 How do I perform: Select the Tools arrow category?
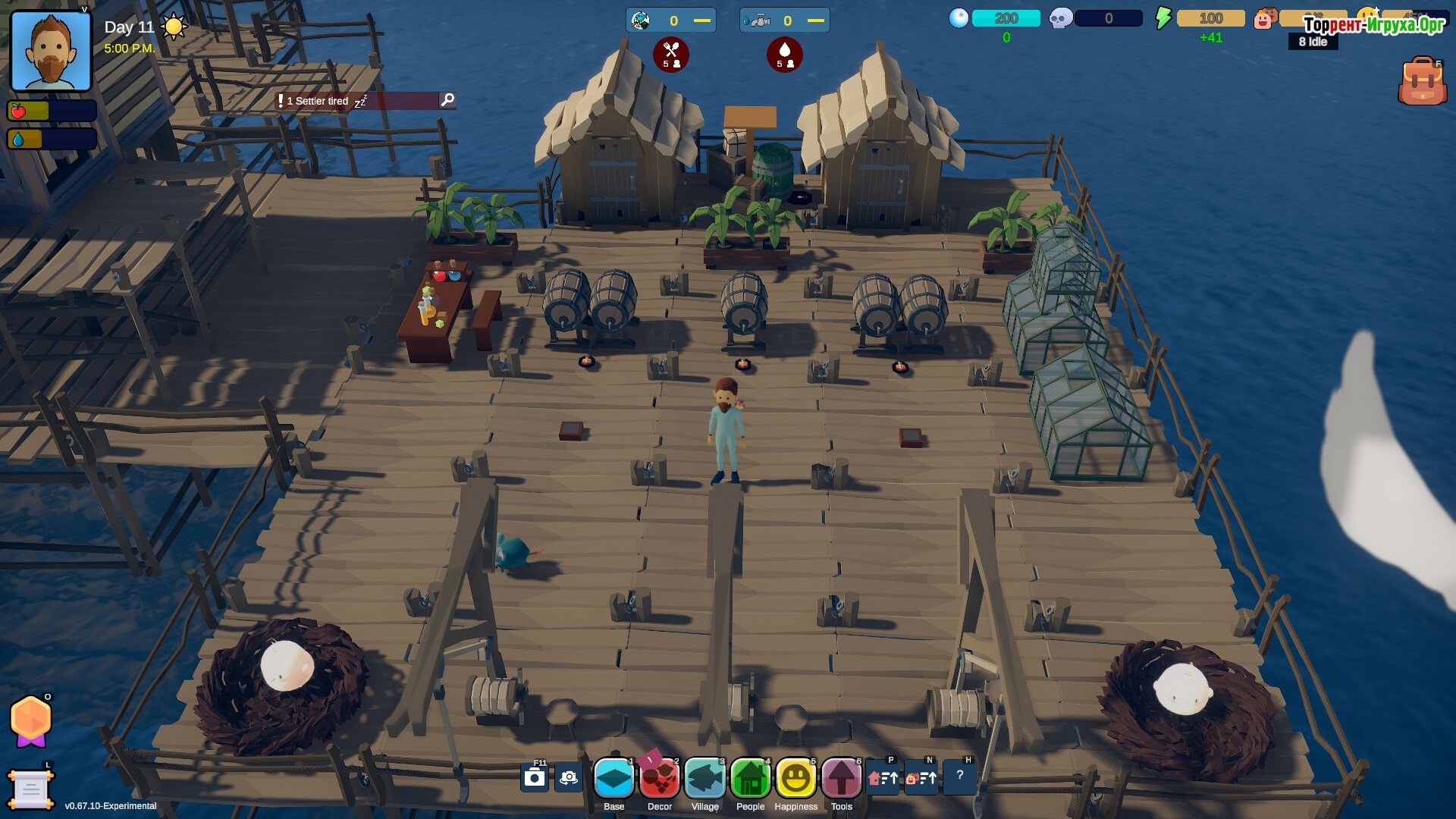[841, 778]
